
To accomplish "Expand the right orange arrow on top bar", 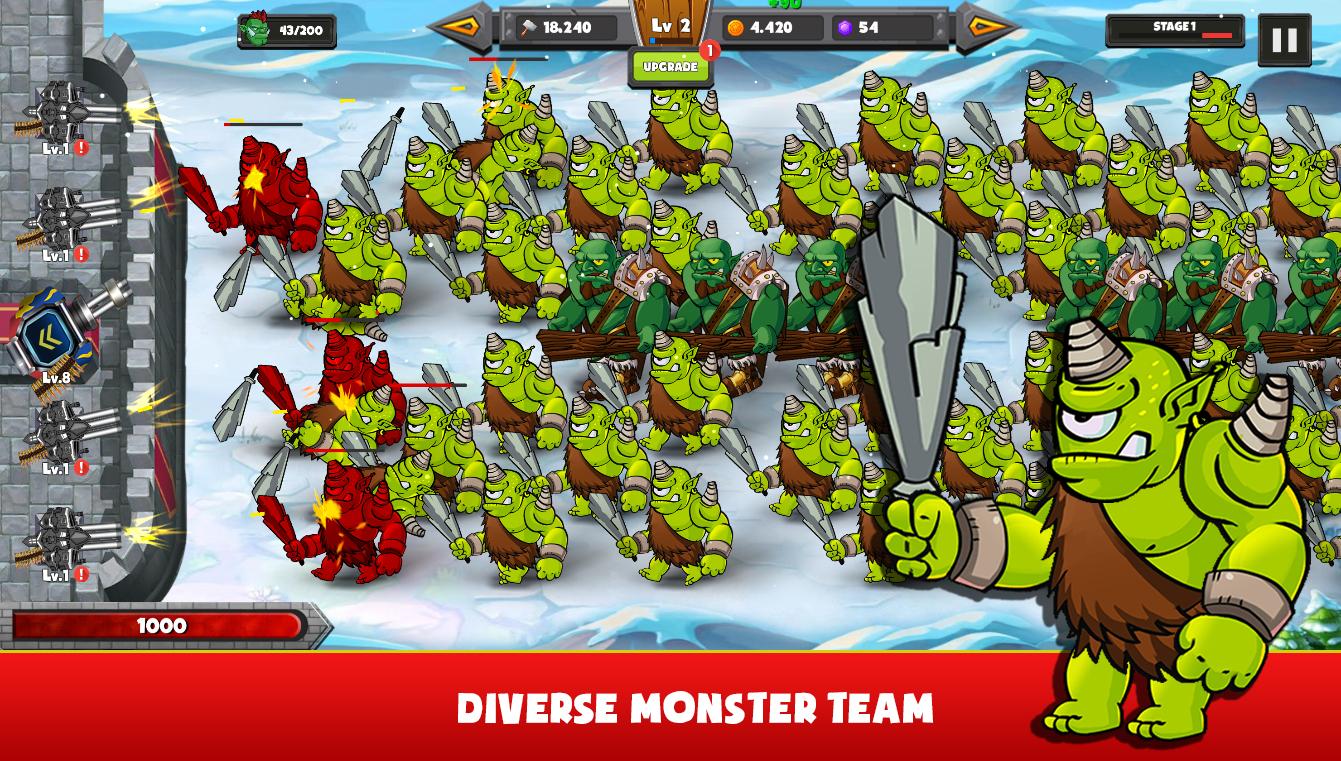I will (988, 29).
